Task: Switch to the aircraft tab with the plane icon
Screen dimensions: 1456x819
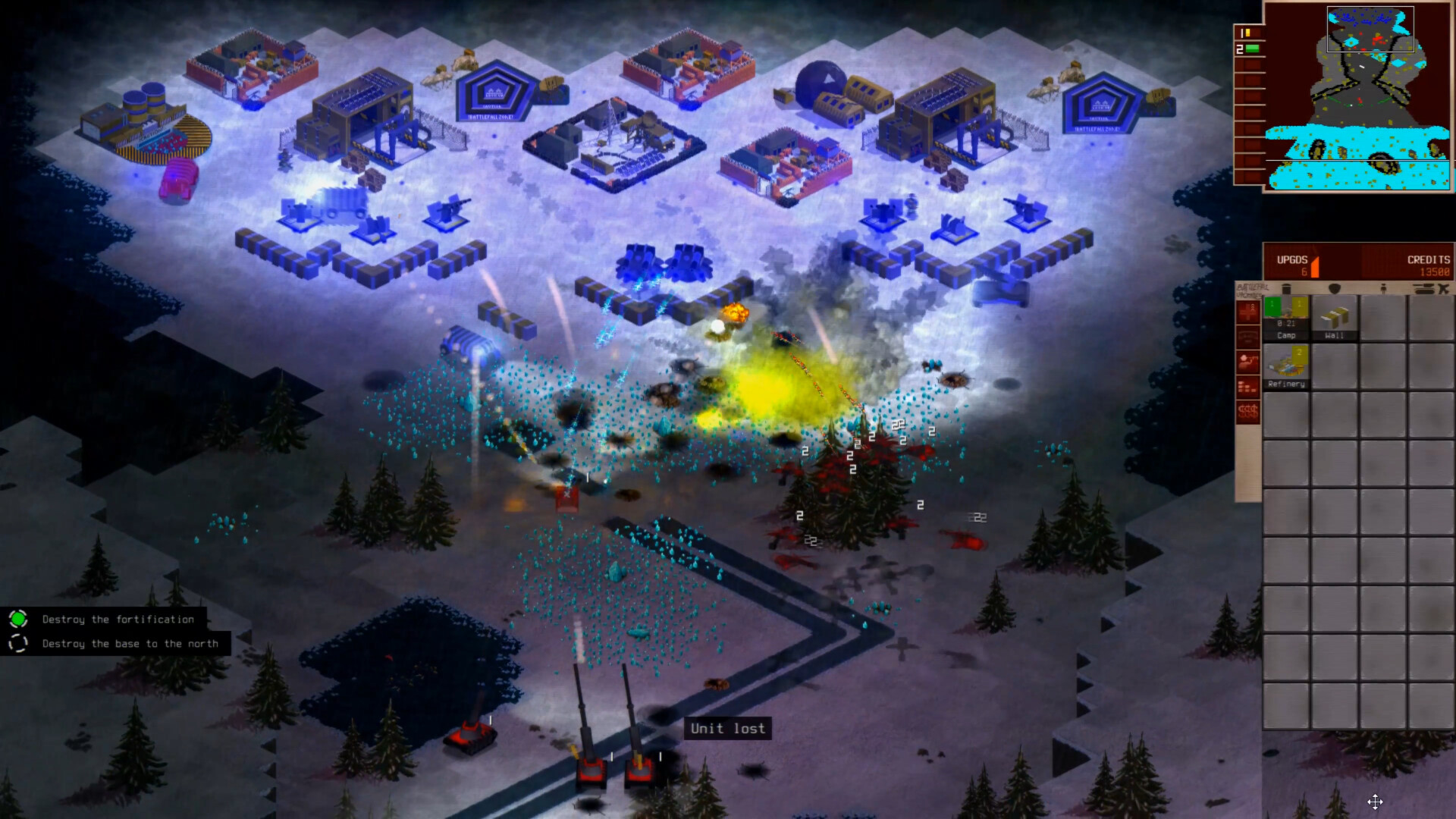Action: [x=1445, y=287]
